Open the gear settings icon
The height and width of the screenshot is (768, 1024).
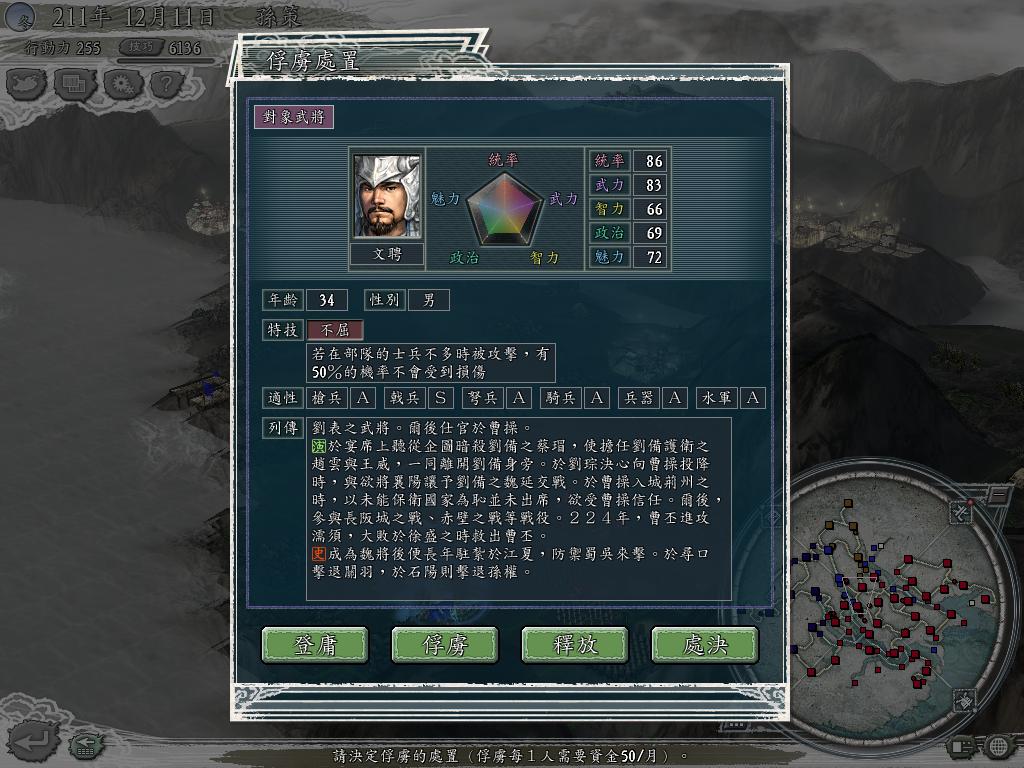[x=121, y=84]
